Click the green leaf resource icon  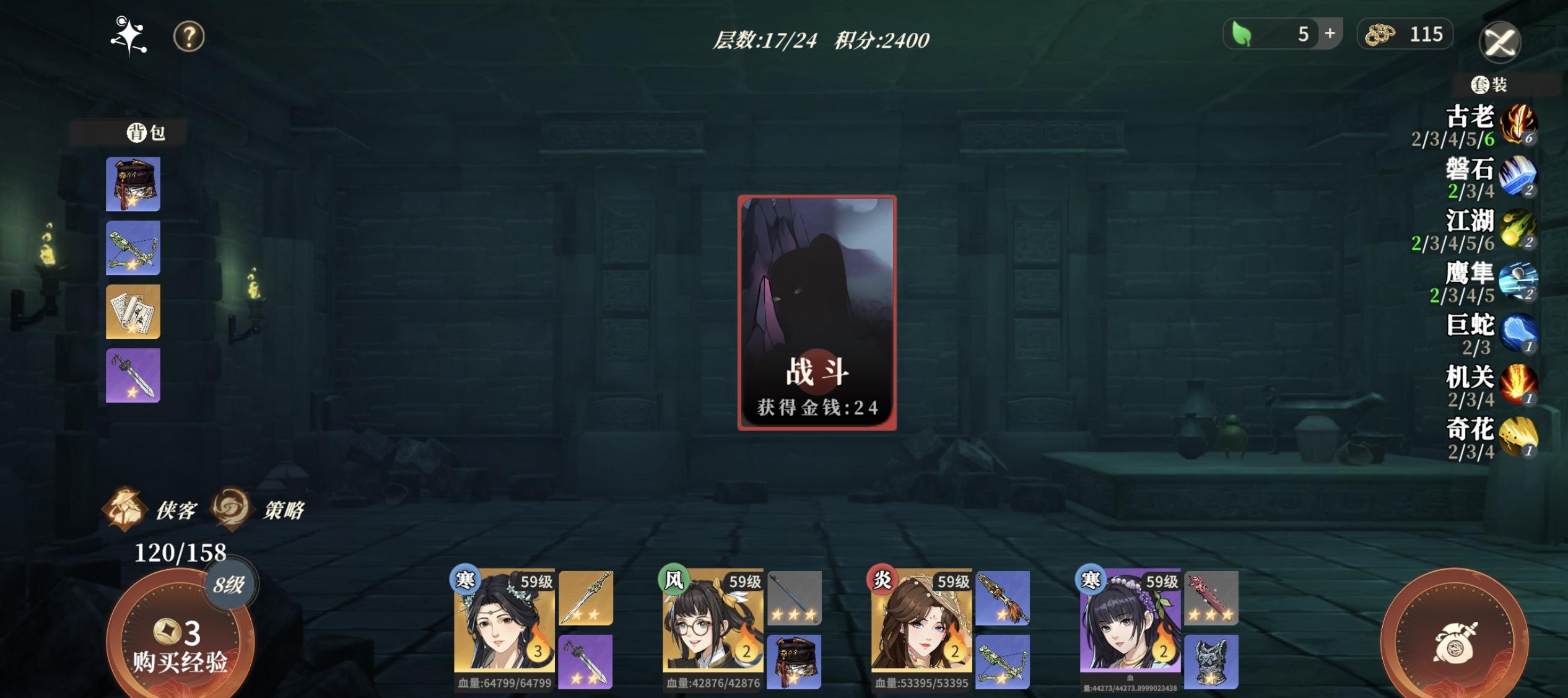click(1240, 34)
